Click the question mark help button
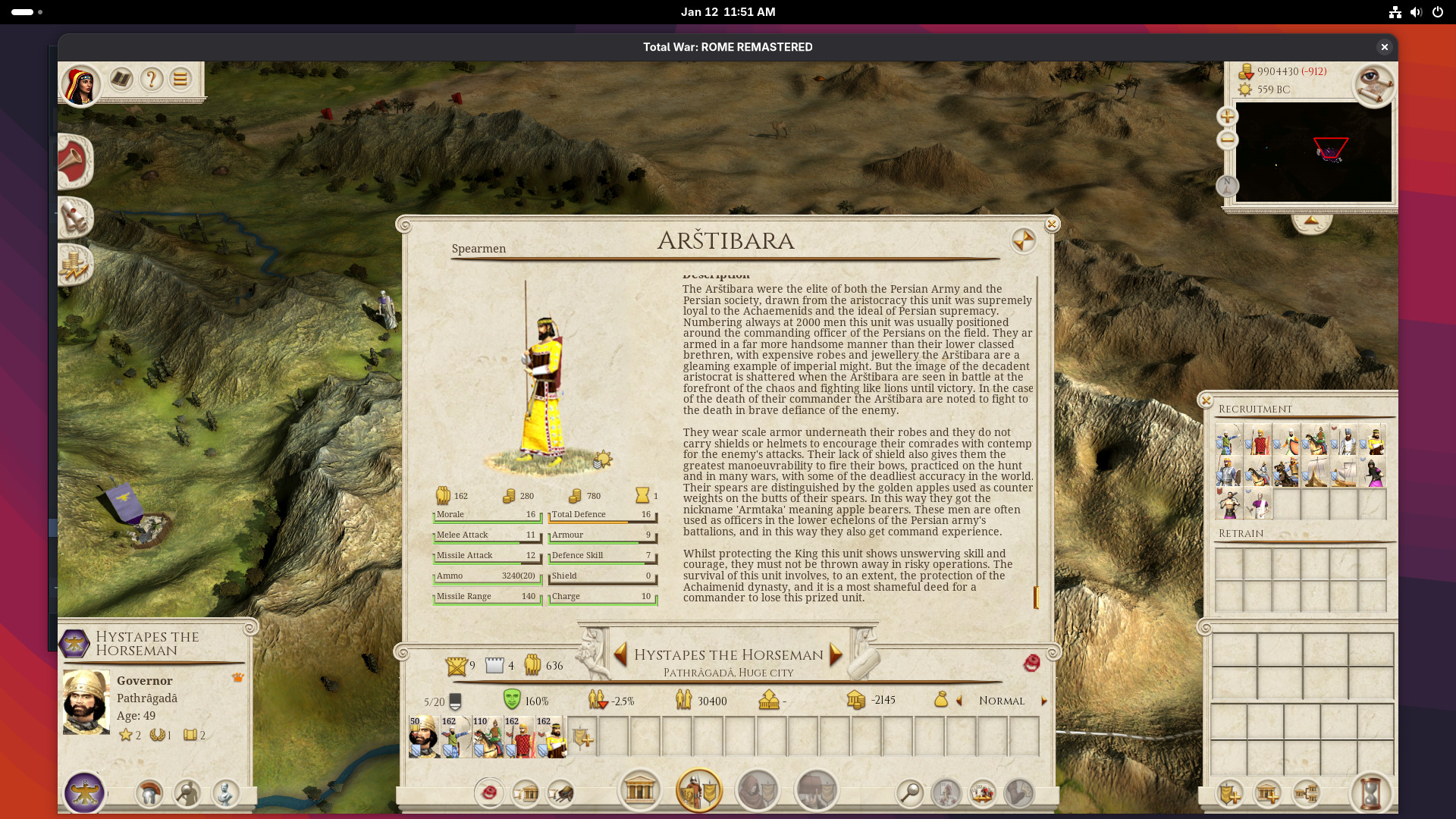 tap(151, 79)
